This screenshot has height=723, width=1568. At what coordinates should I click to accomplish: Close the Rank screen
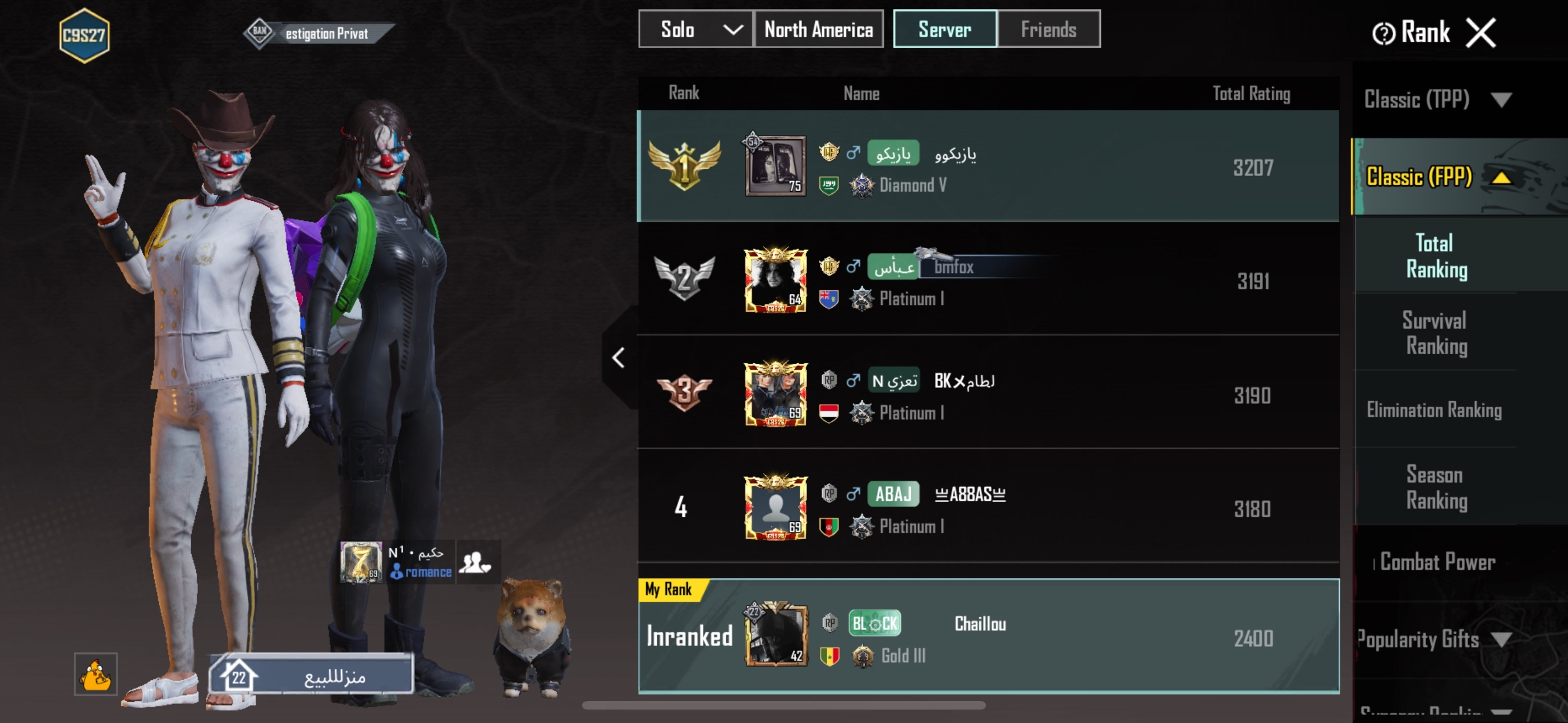tap(1481, 33)
